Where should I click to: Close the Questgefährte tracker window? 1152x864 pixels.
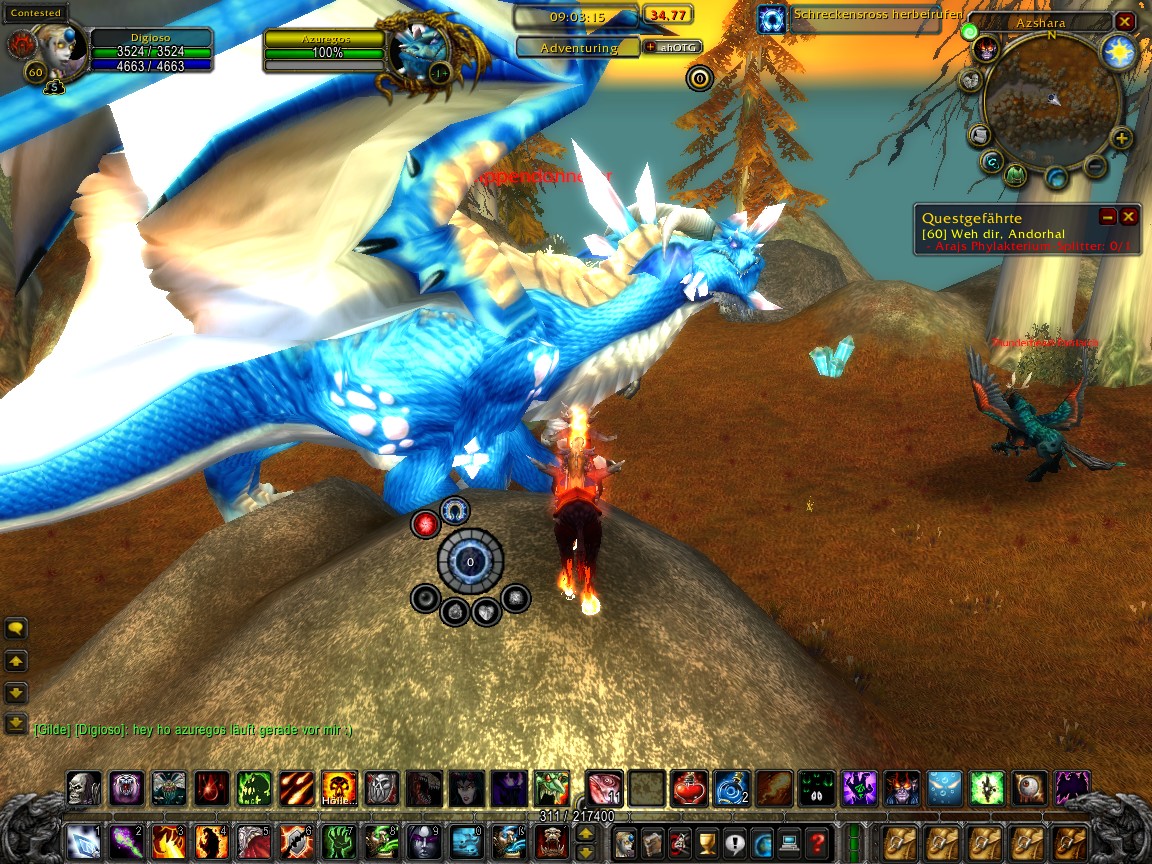(1129, 216)
